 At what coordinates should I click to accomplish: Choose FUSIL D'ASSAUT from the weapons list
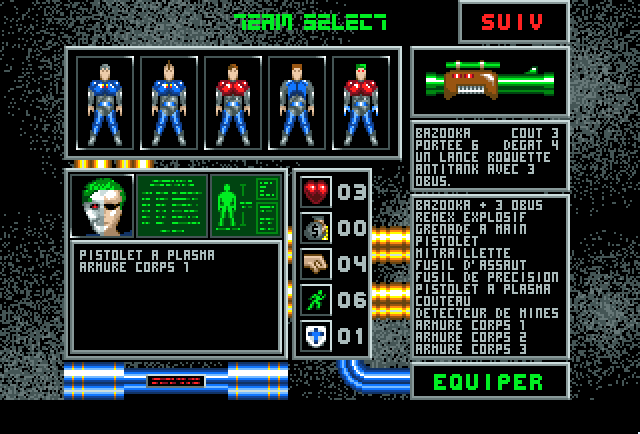[462, 264]
